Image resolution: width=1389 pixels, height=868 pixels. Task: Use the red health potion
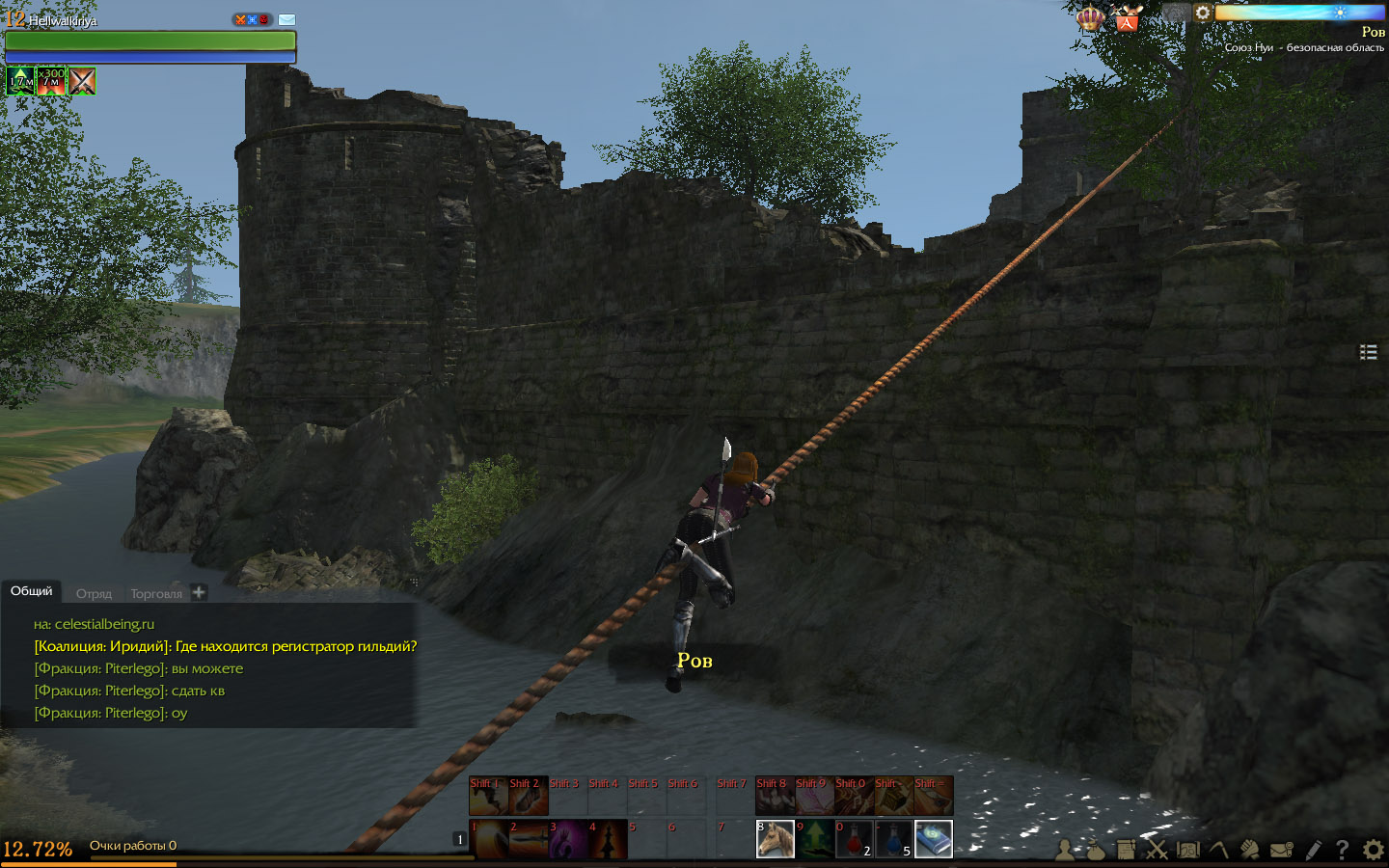point(855,839)
